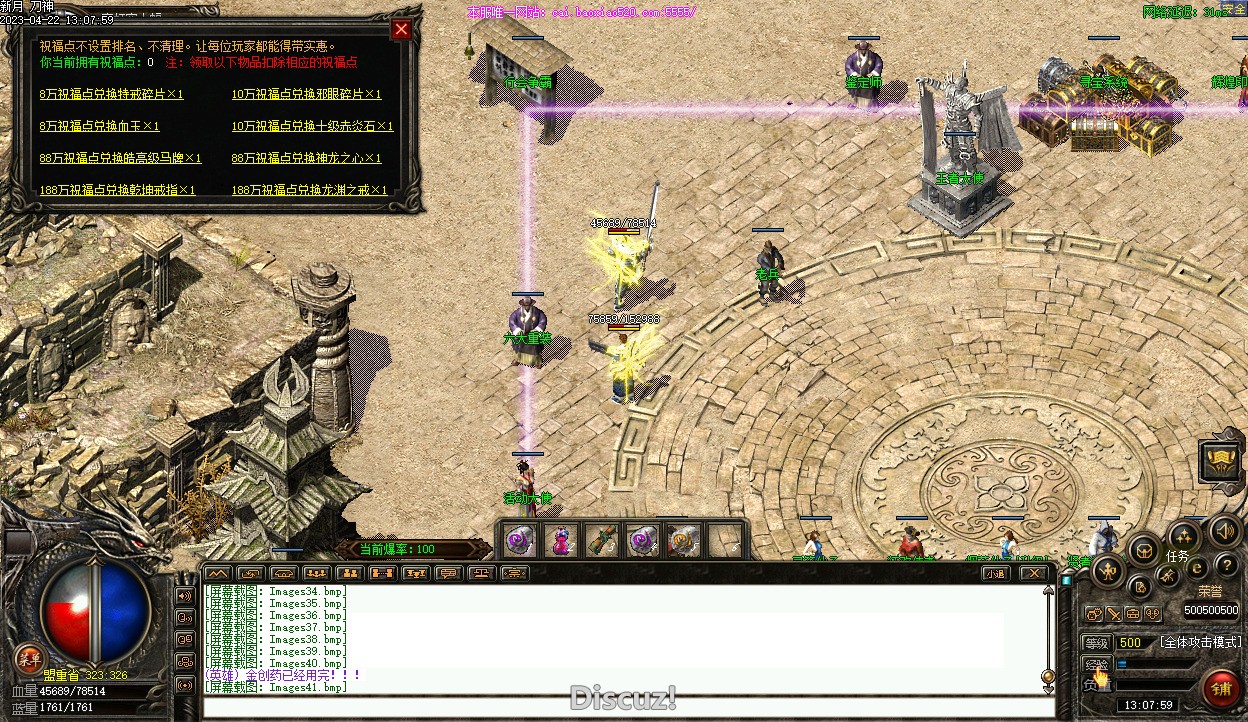1248x722 pixels.
Task: Redeem the 皓高级马牌 for 88万 points
Action: pos(120,158)
